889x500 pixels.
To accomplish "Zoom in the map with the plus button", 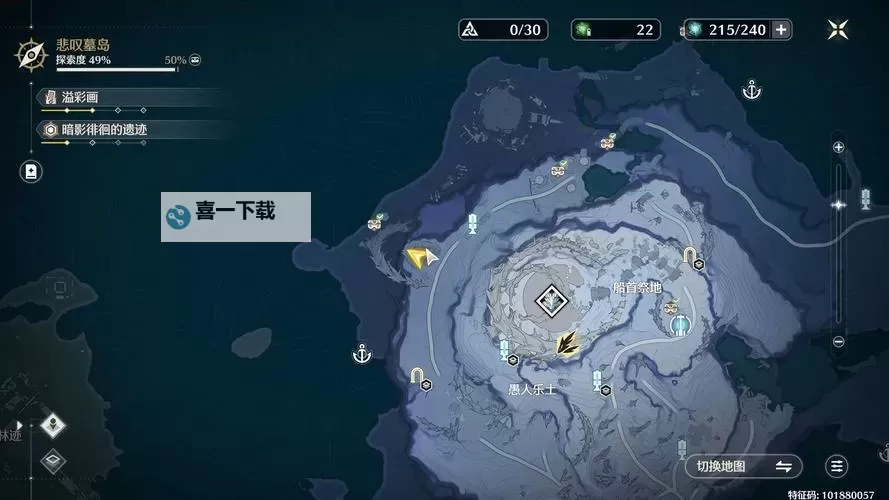I will coord(838,147).
